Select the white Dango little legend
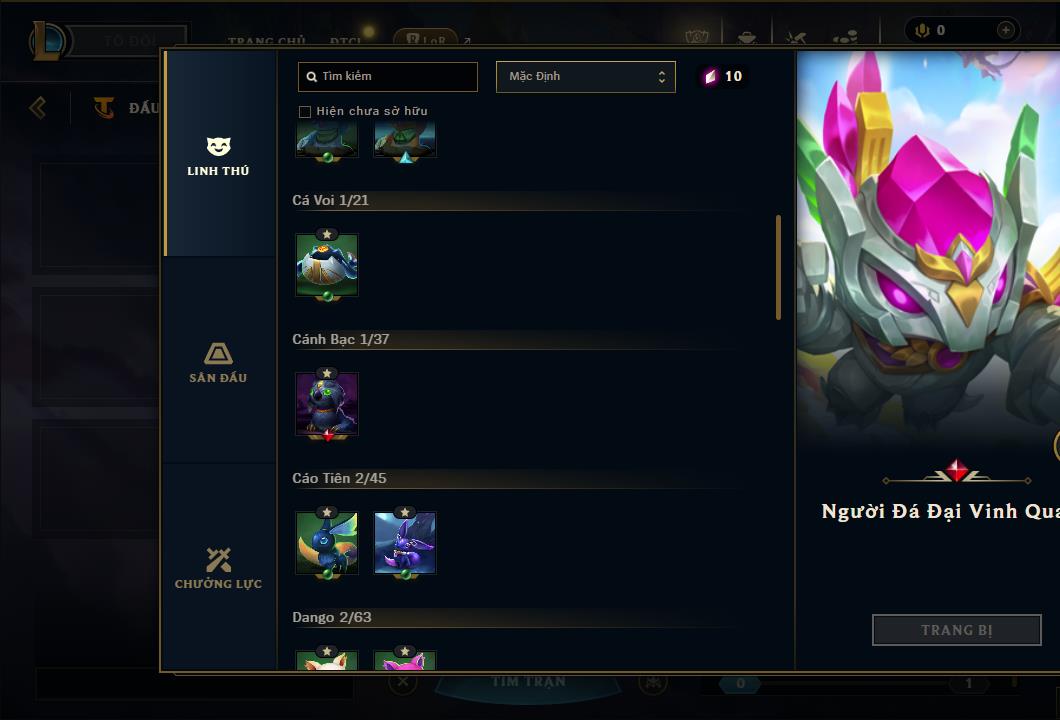Screen dimensions: 1060x720 coord(327,661)
